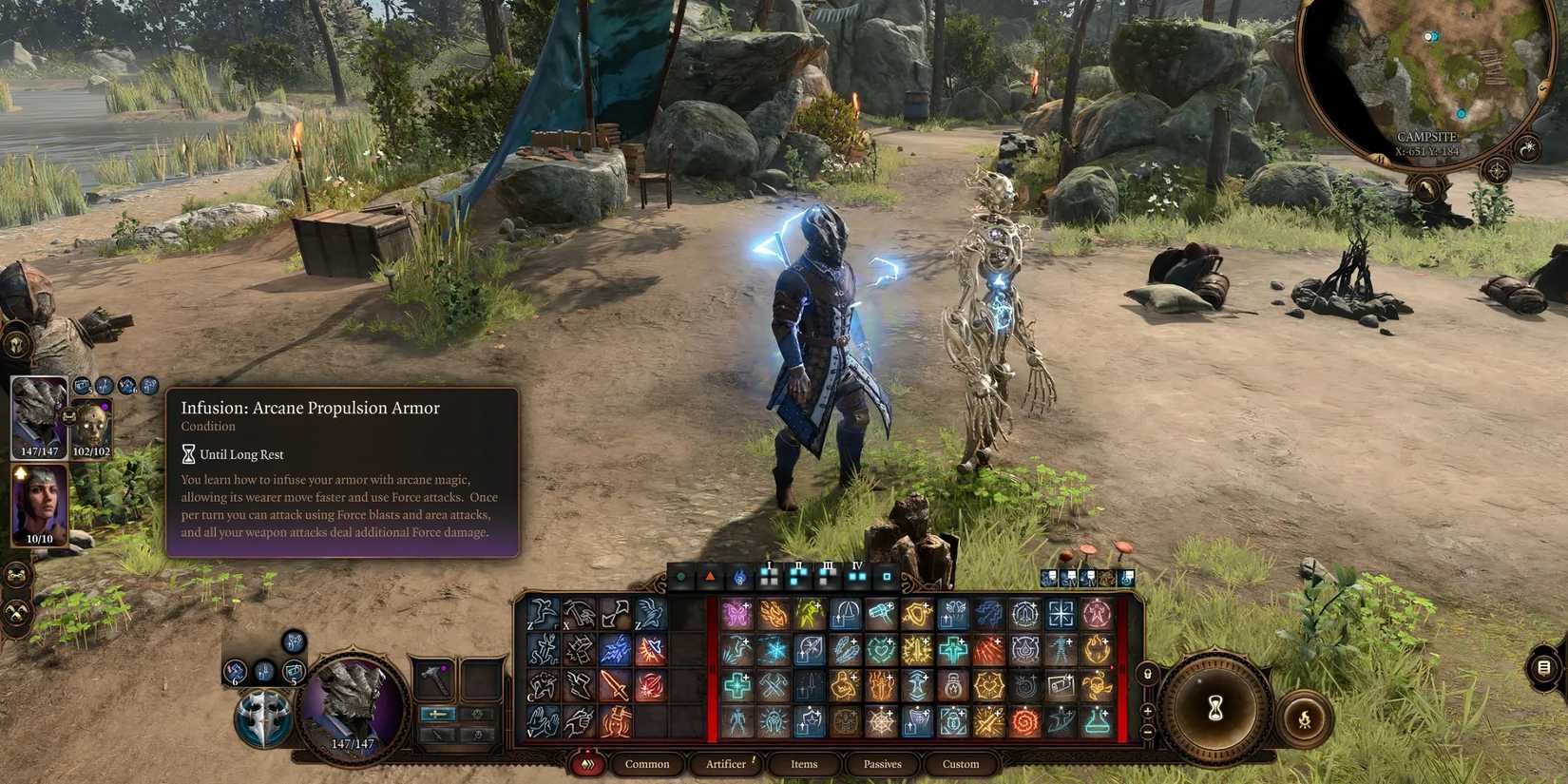Cast the purple butterfly spell
Viewport: 1568px width, 784px height.
pos(736,614)
